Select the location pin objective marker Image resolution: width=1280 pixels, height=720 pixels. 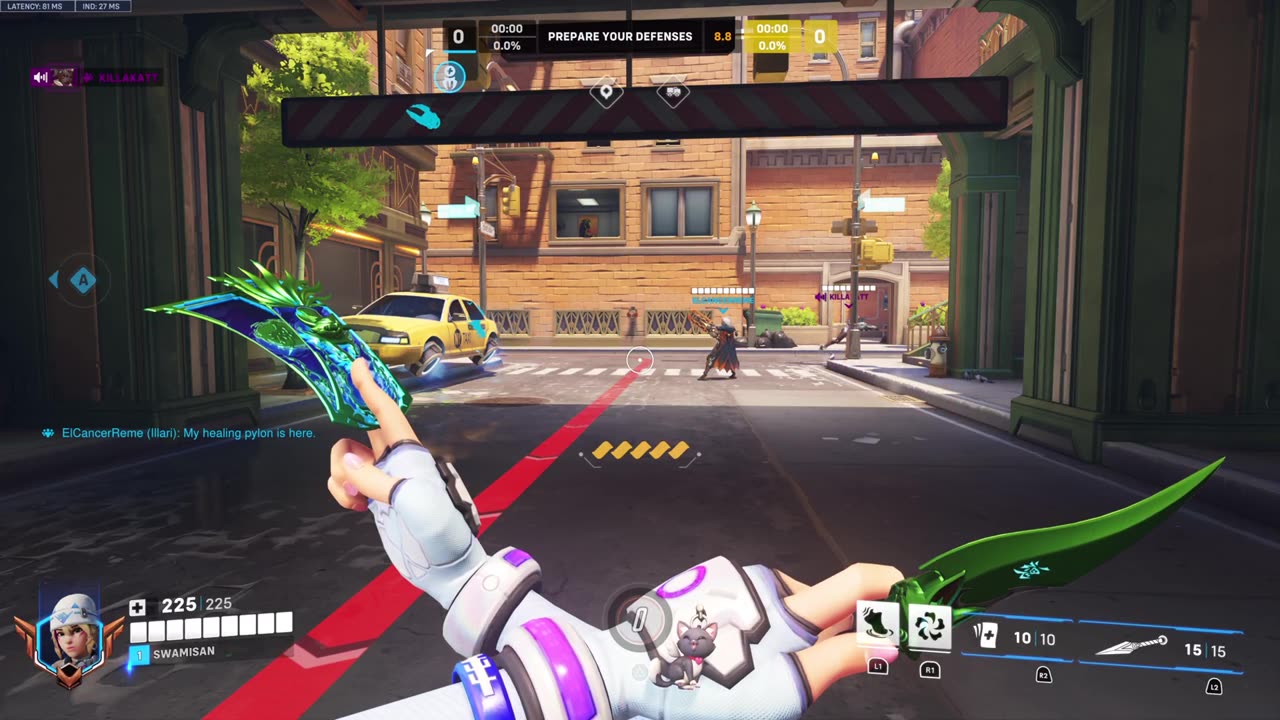(x=606, y=93)
